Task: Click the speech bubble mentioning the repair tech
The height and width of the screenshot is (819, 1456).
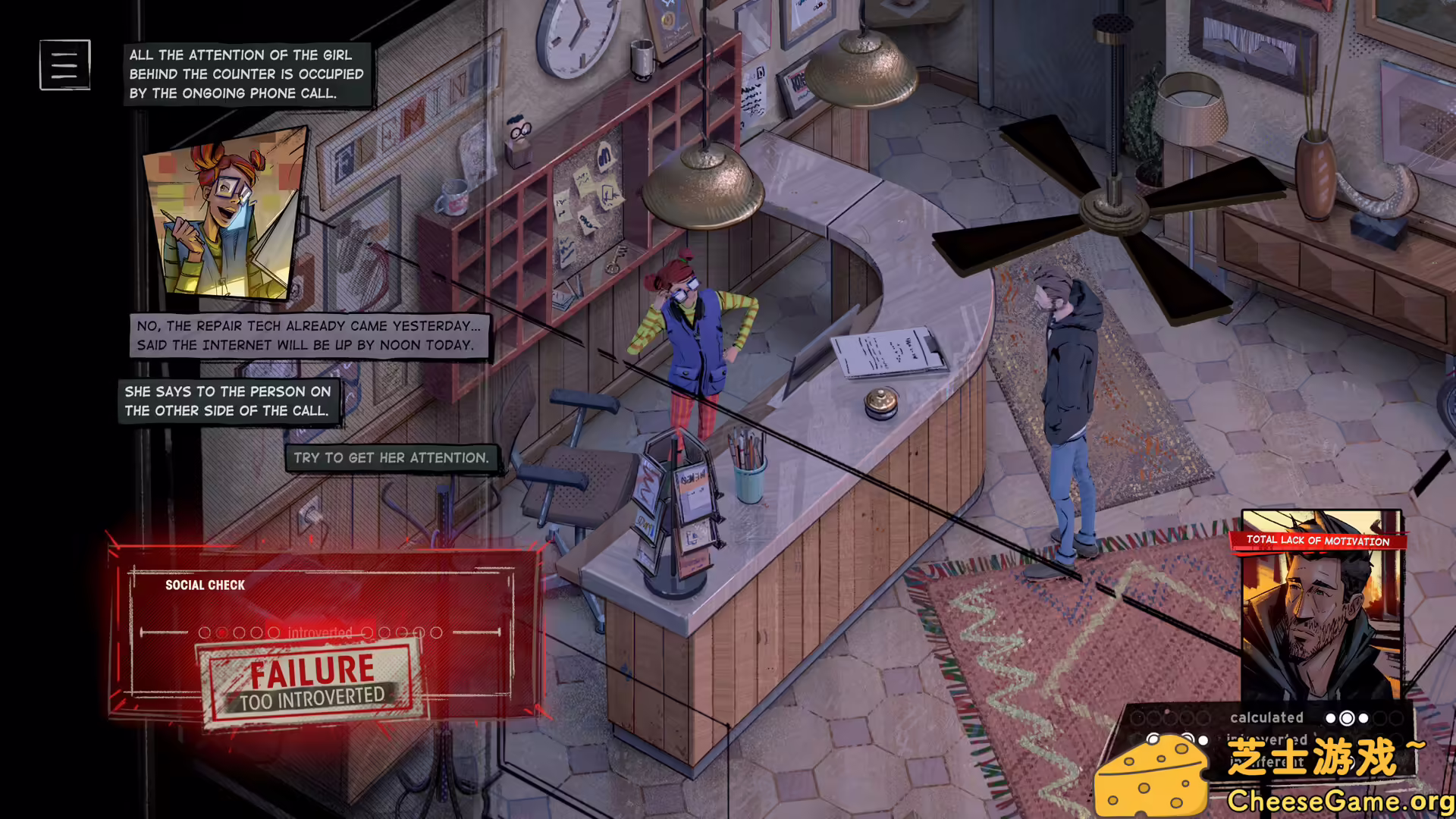Action: (x=309, y=335)
